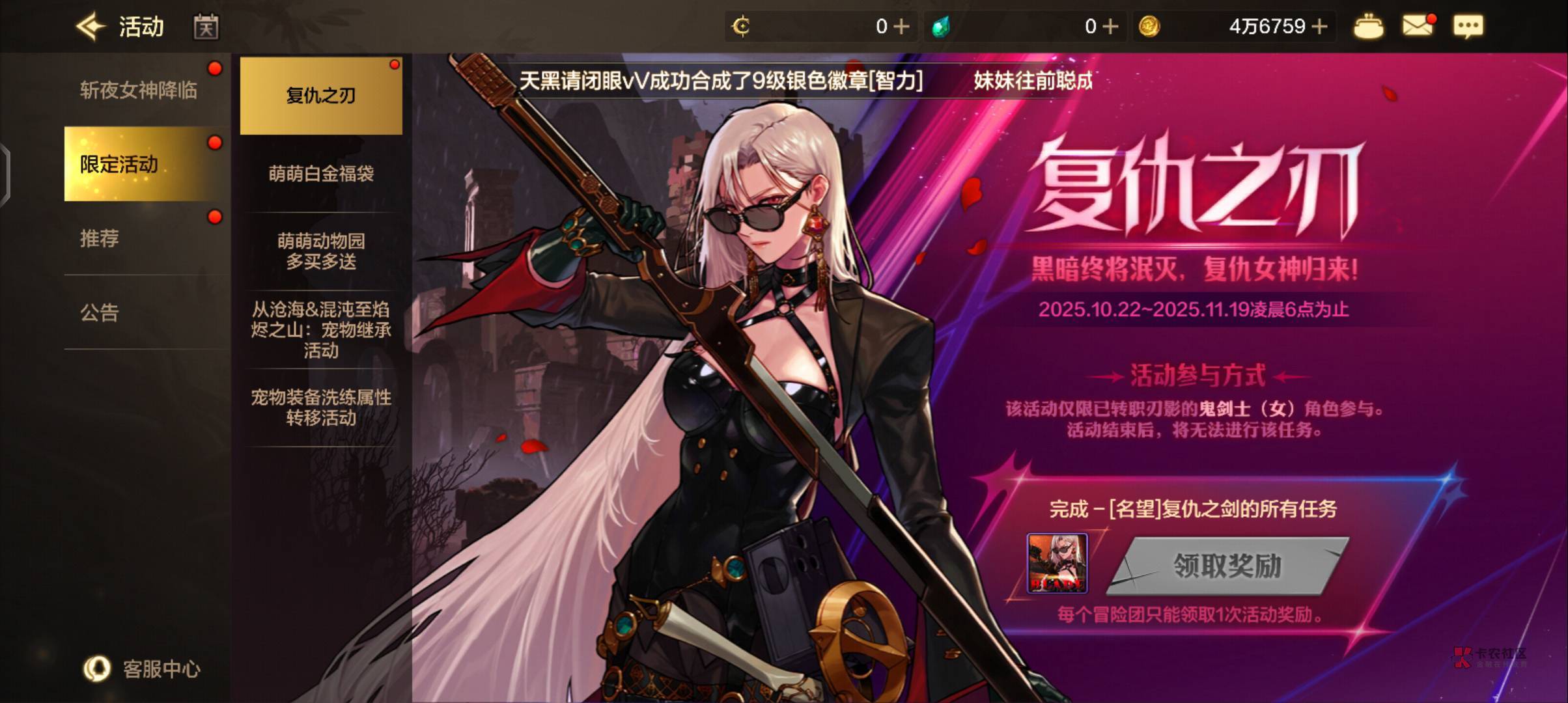Add more gold coins

[1320, 27]
